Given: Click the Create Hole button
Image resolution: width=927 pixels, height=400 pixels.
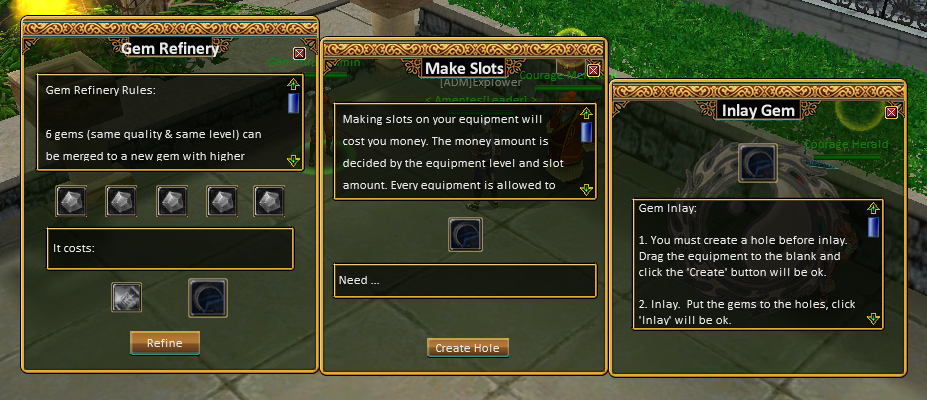Looking at the screenshot, I should tap(469, 347).
